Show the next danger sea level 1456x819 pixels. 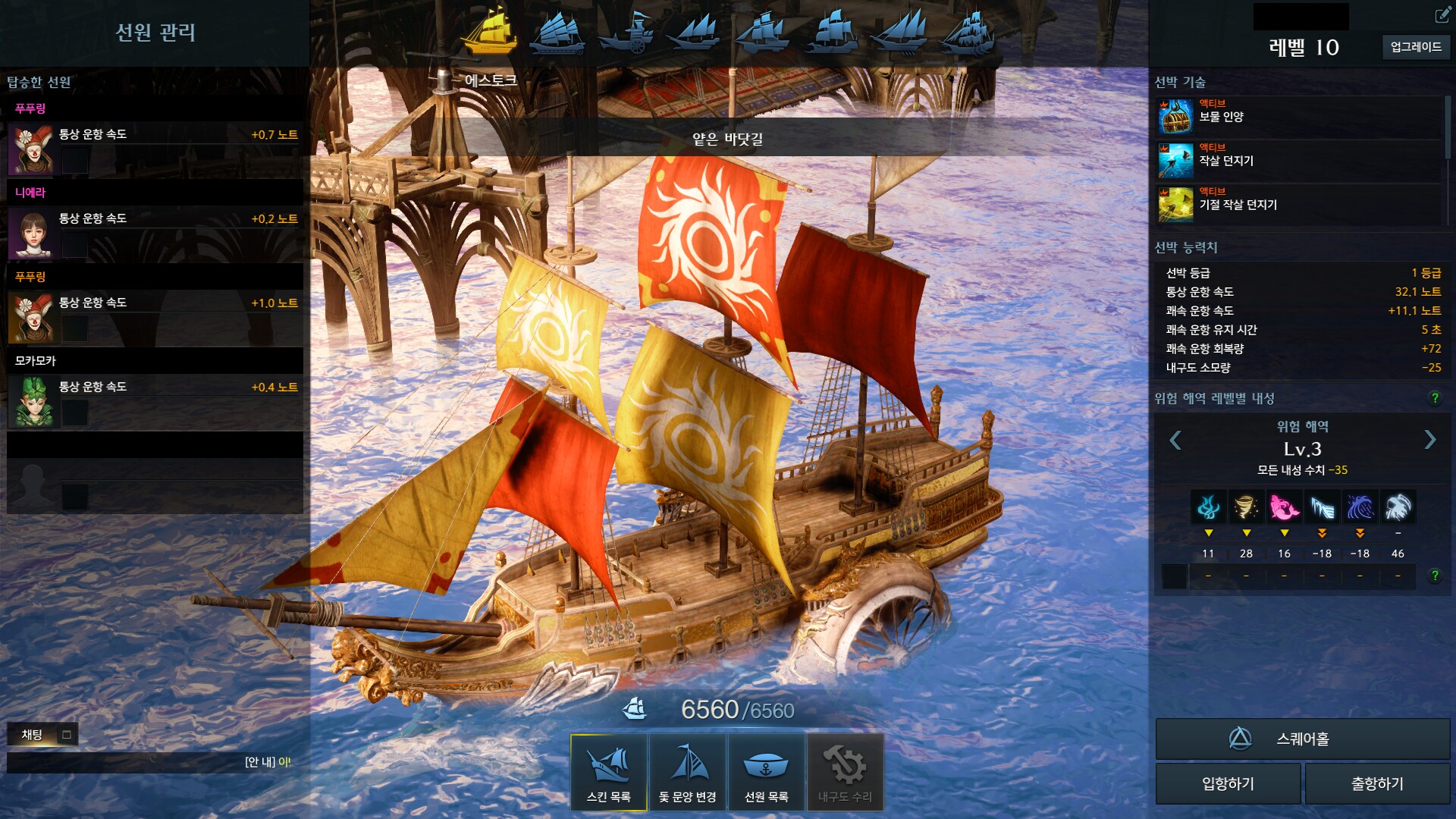[1429, 440]
